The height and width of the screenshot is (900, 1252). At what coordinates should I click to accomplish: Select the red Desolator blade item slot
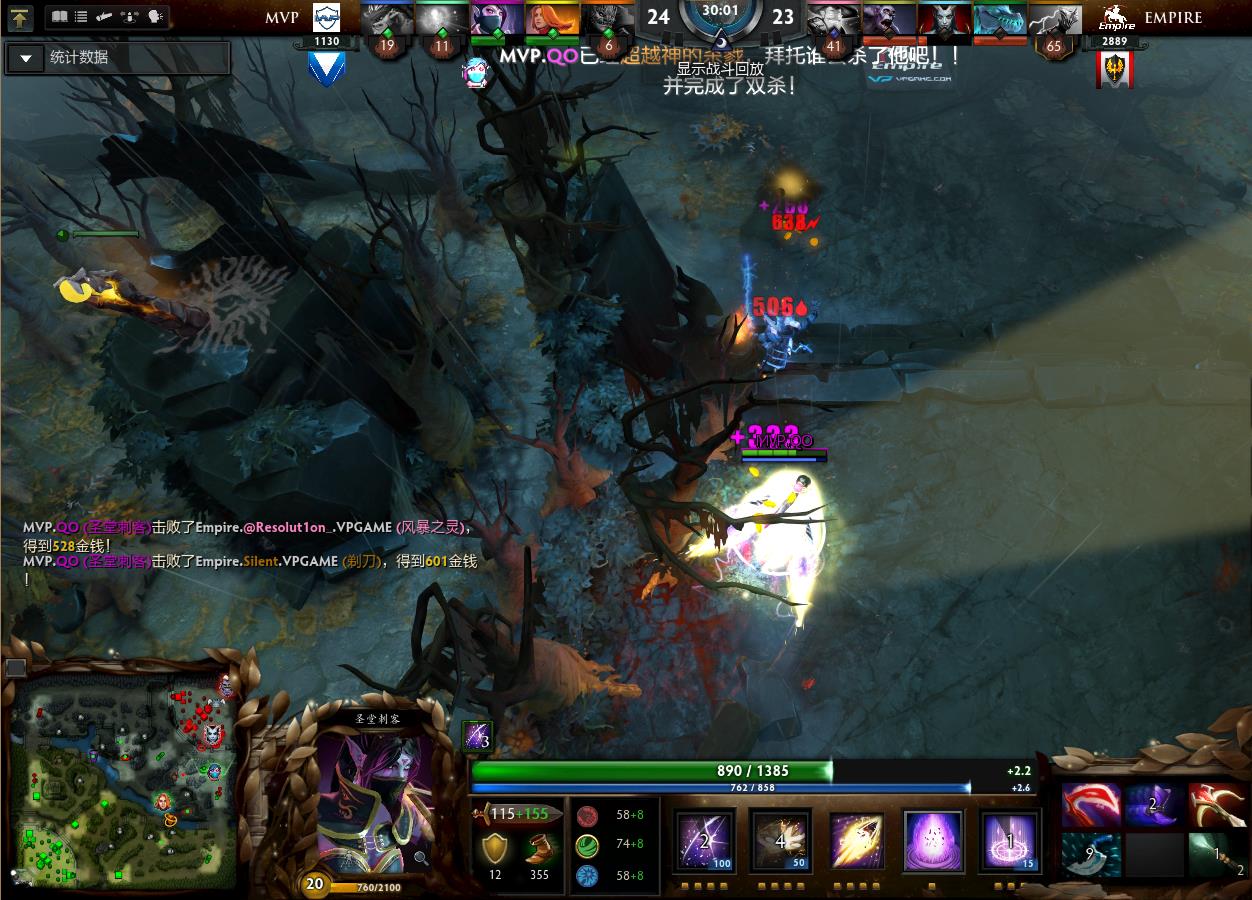pos(1091,806)
